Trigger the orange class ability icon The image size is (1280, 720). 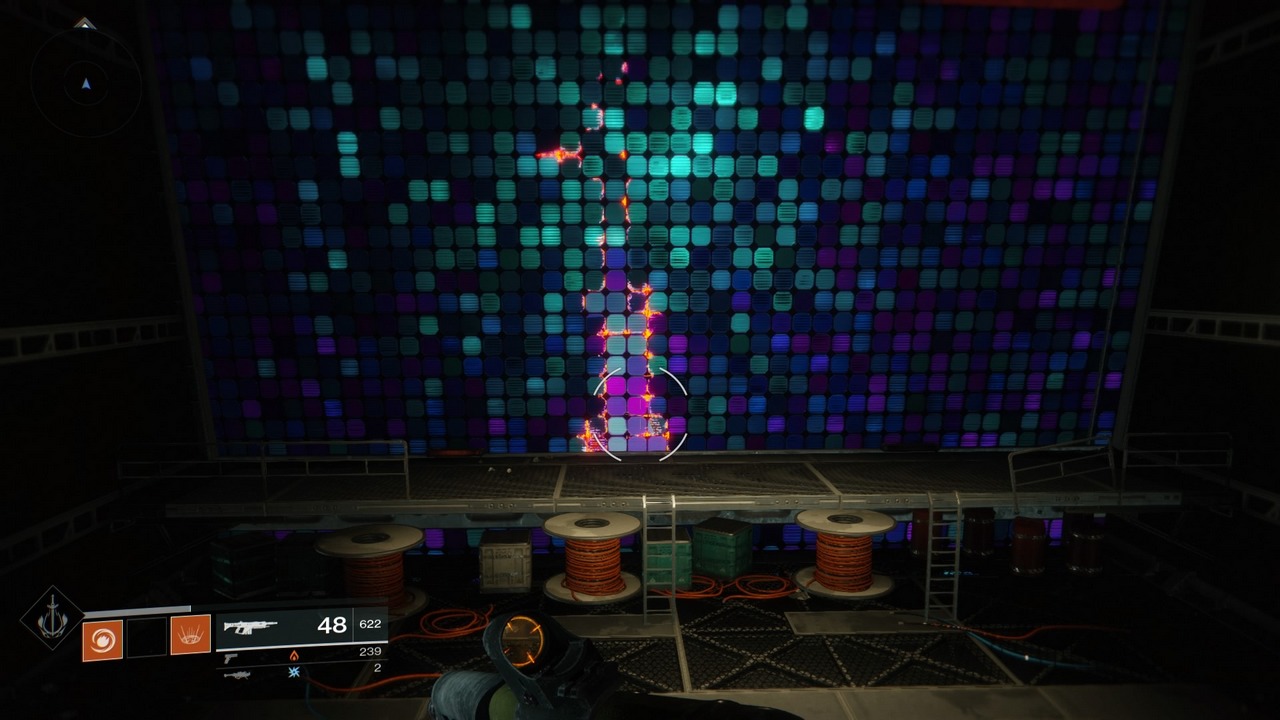click(190, 635)
